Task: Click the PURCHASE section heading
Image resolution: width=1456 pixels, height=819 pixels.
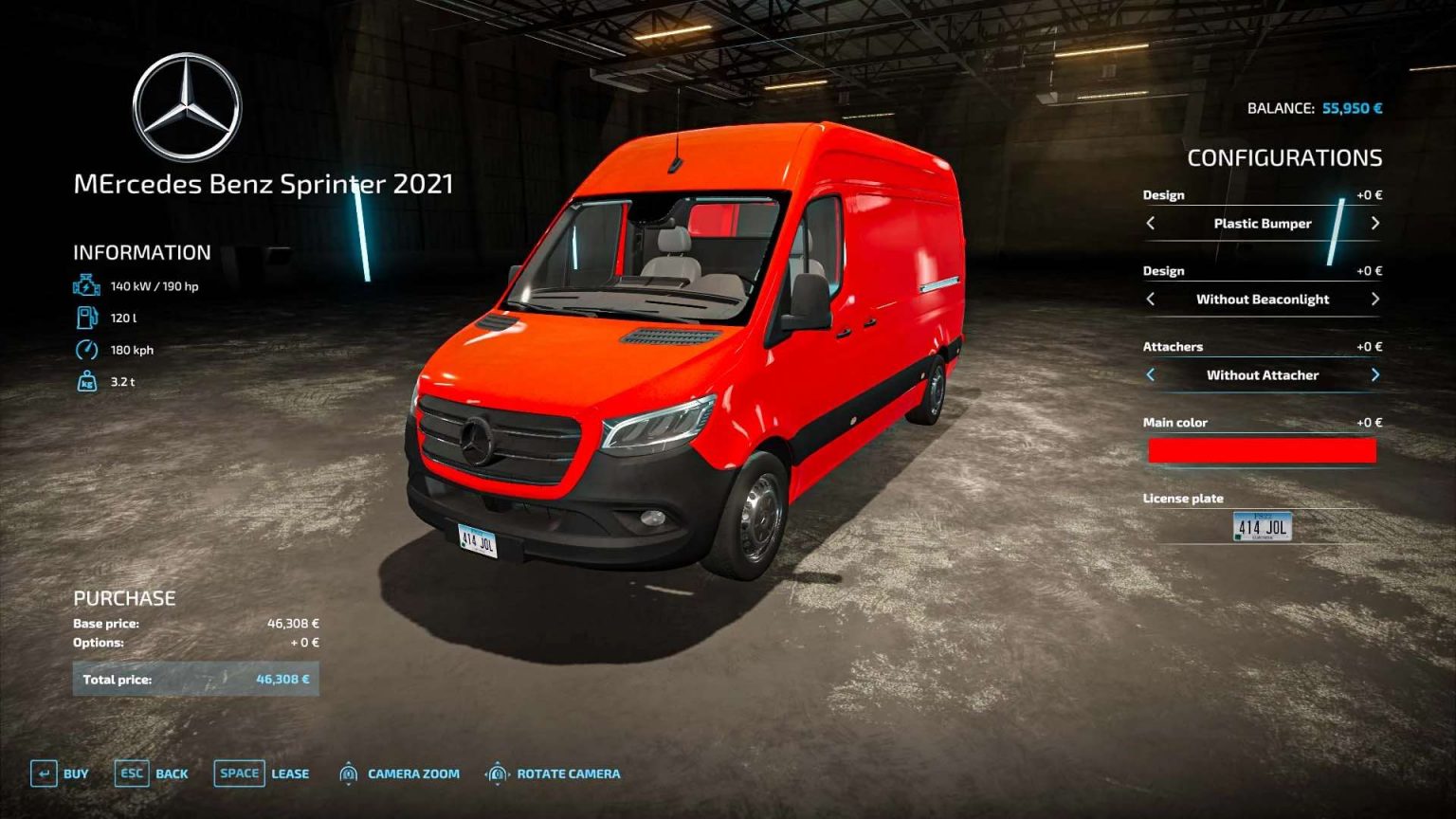Action: pyautogui.click(x=124, y=598)
